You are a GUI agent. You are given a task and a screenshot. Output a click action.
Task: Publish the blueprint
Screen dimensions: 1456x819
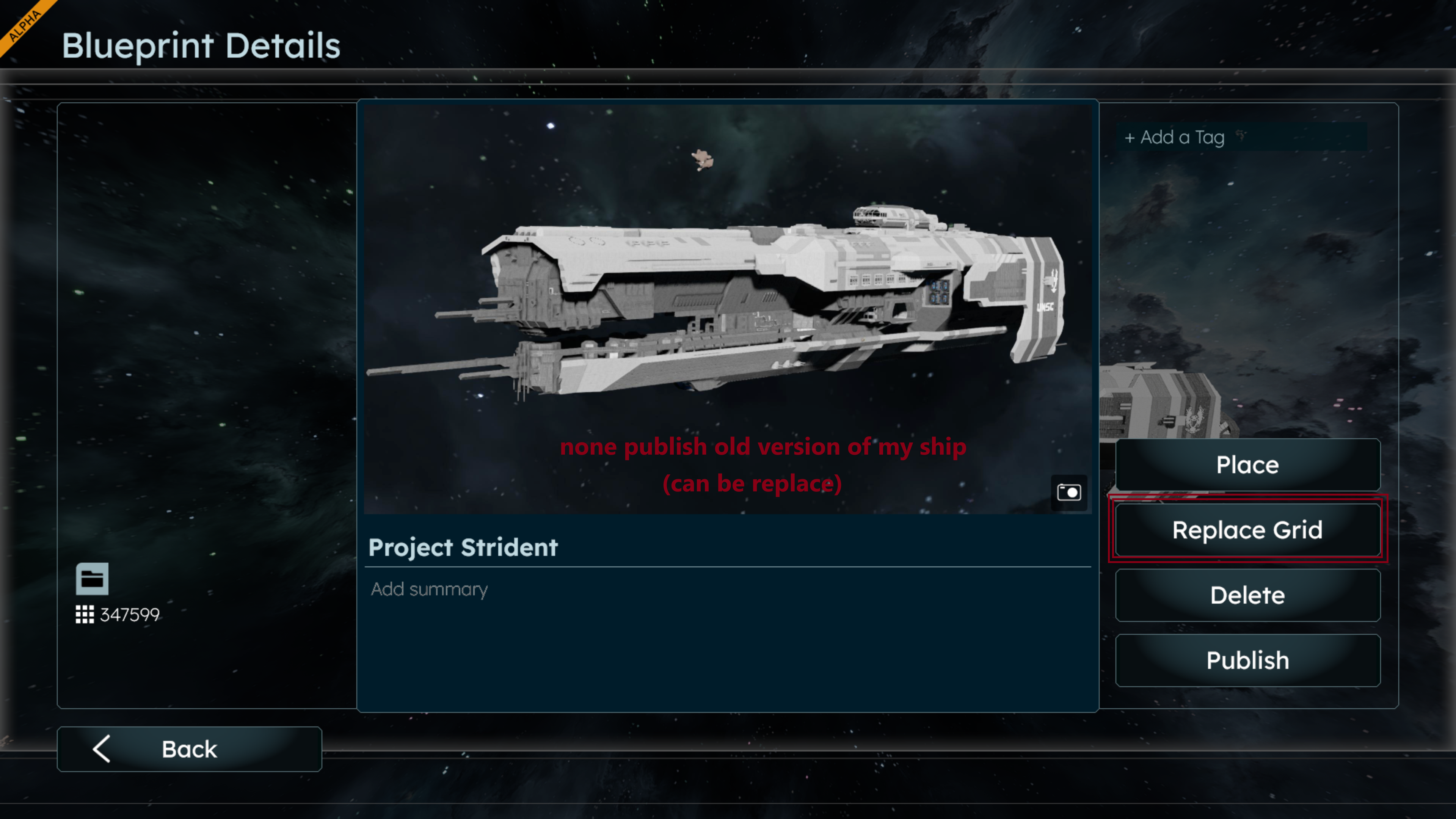pyautogui.click(x=1247, y=660)
